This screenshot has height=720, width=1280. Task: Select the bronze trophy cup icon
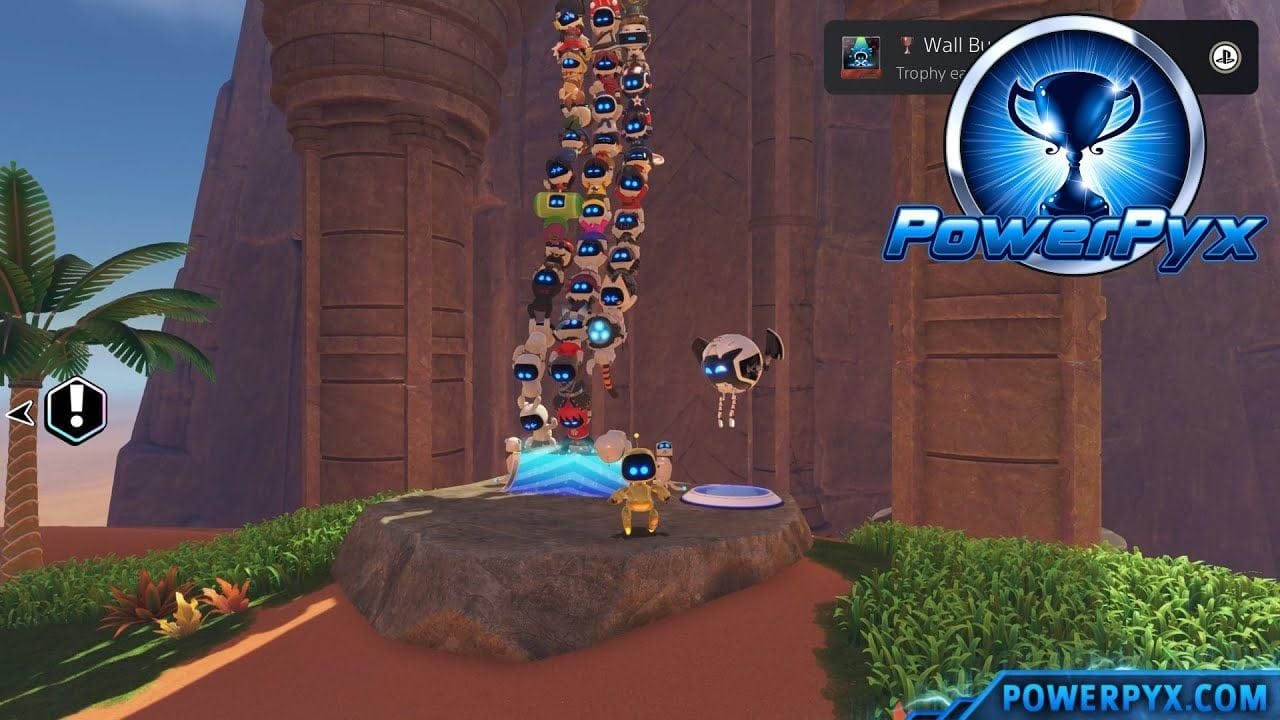coord(908,46)
